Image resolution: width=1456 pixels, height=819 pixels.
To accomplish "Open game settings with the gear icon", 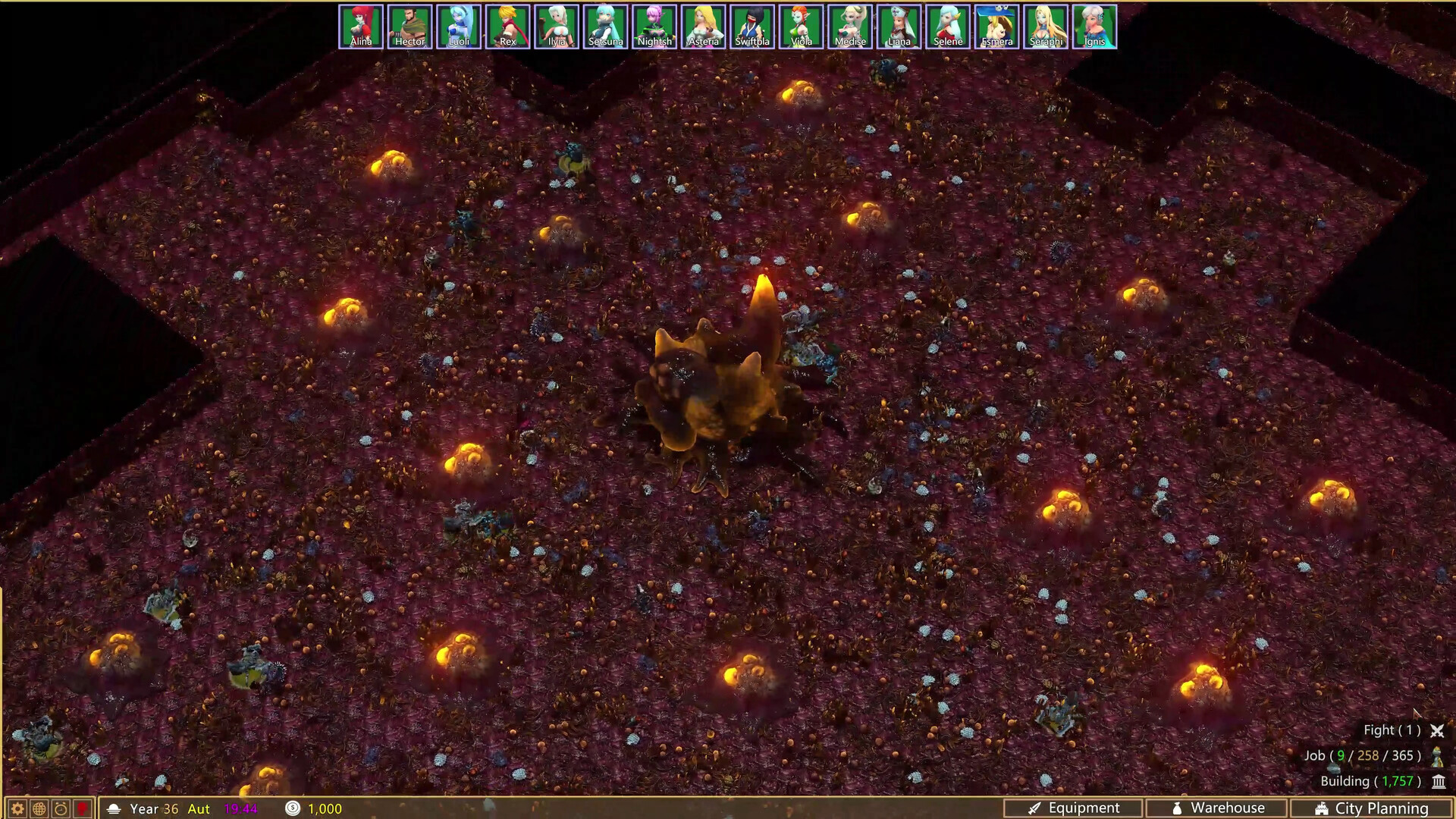I will [17, 808].
